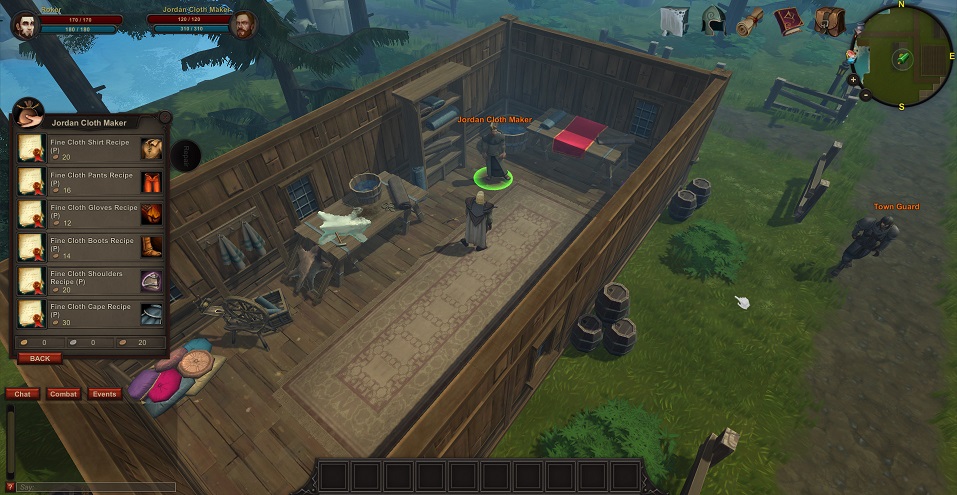Screen dimensions: 957x495
Task: Open the help question mark button
Action: tap(10, 487)
